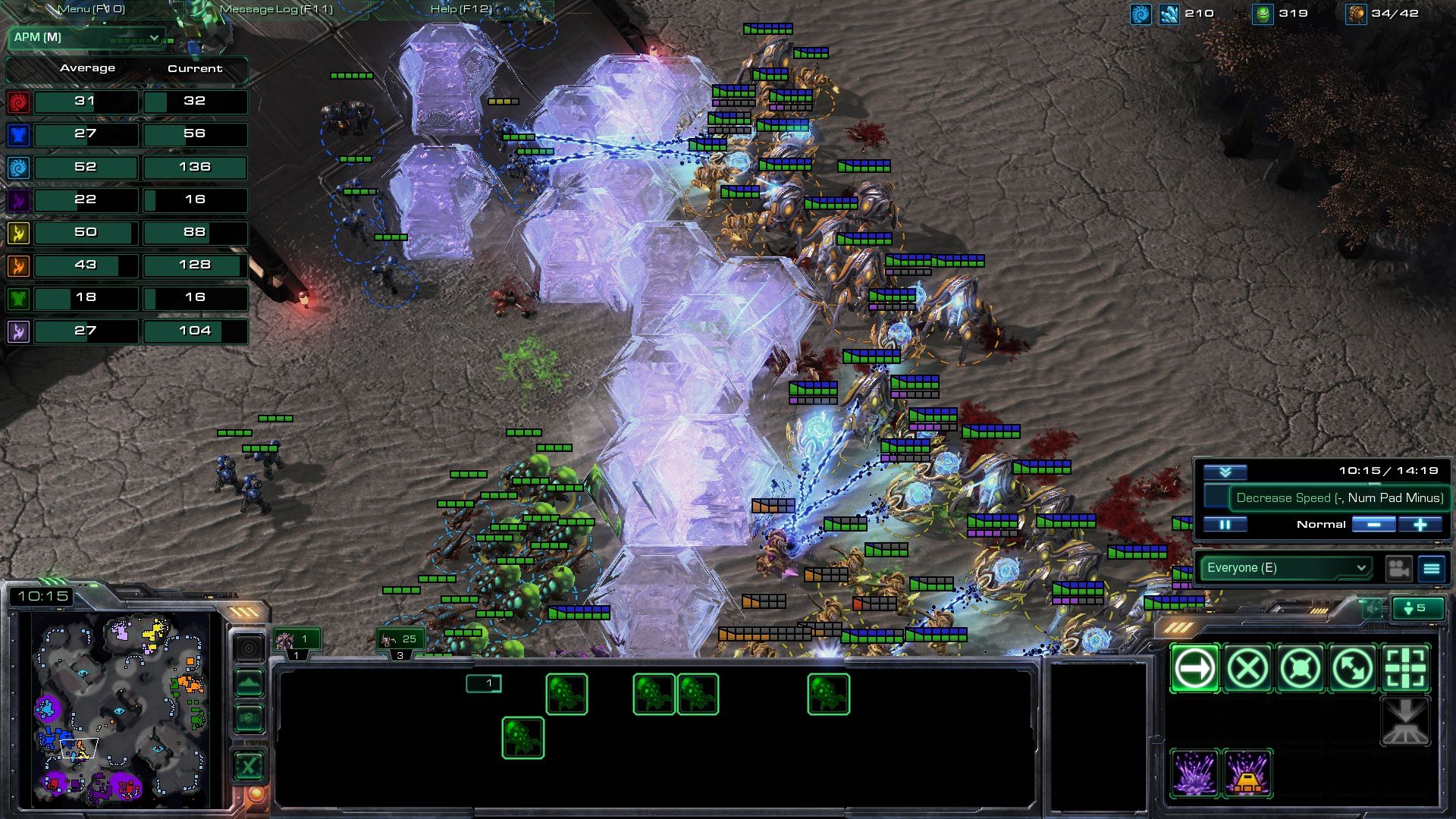
Task: Click the Attack command icon
Action: pos(1406,669)
